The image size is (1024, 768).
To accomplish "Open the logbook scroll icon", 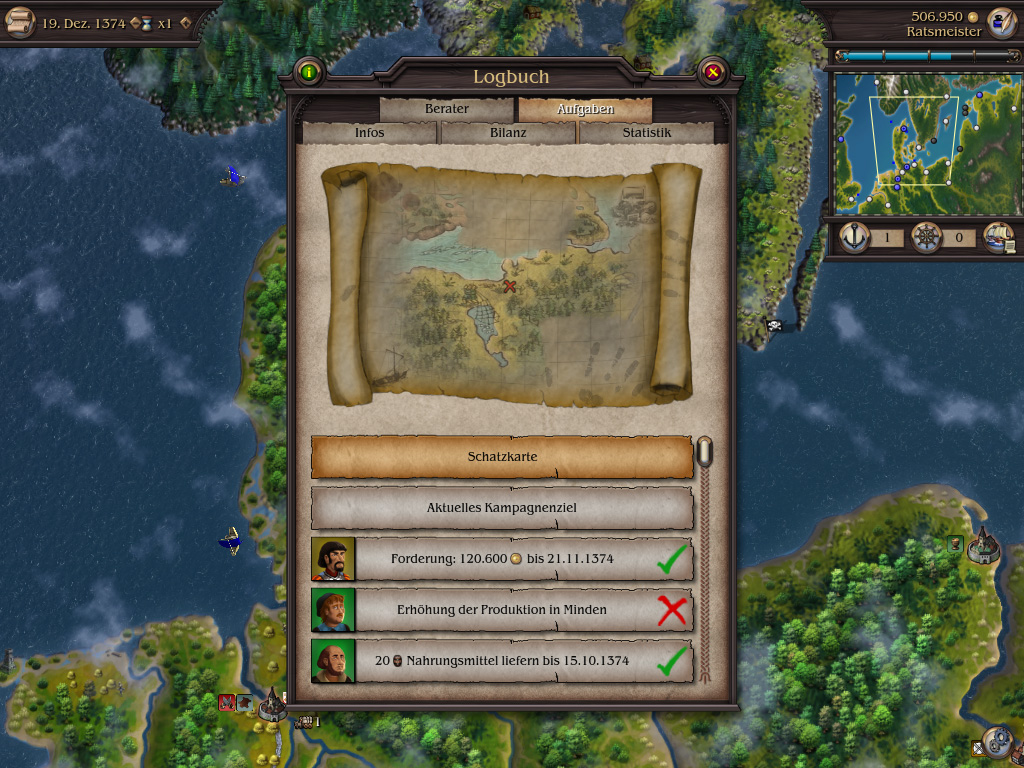I will [x=19, y=23].
